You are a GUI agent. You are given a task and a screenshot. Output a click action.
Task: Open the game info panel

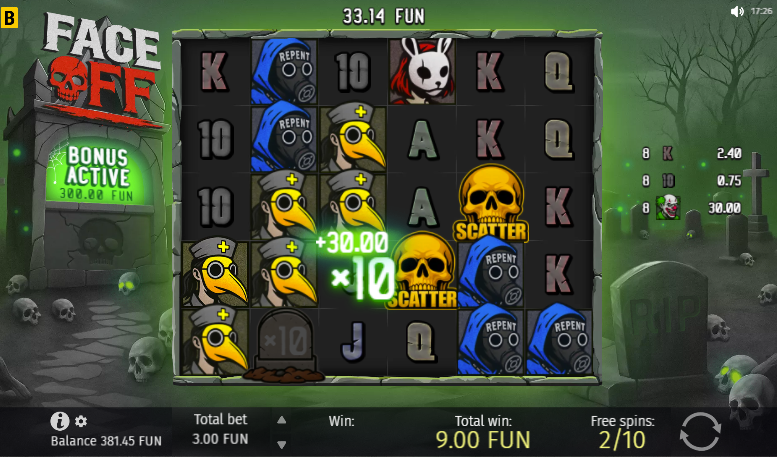coord(59,421)
